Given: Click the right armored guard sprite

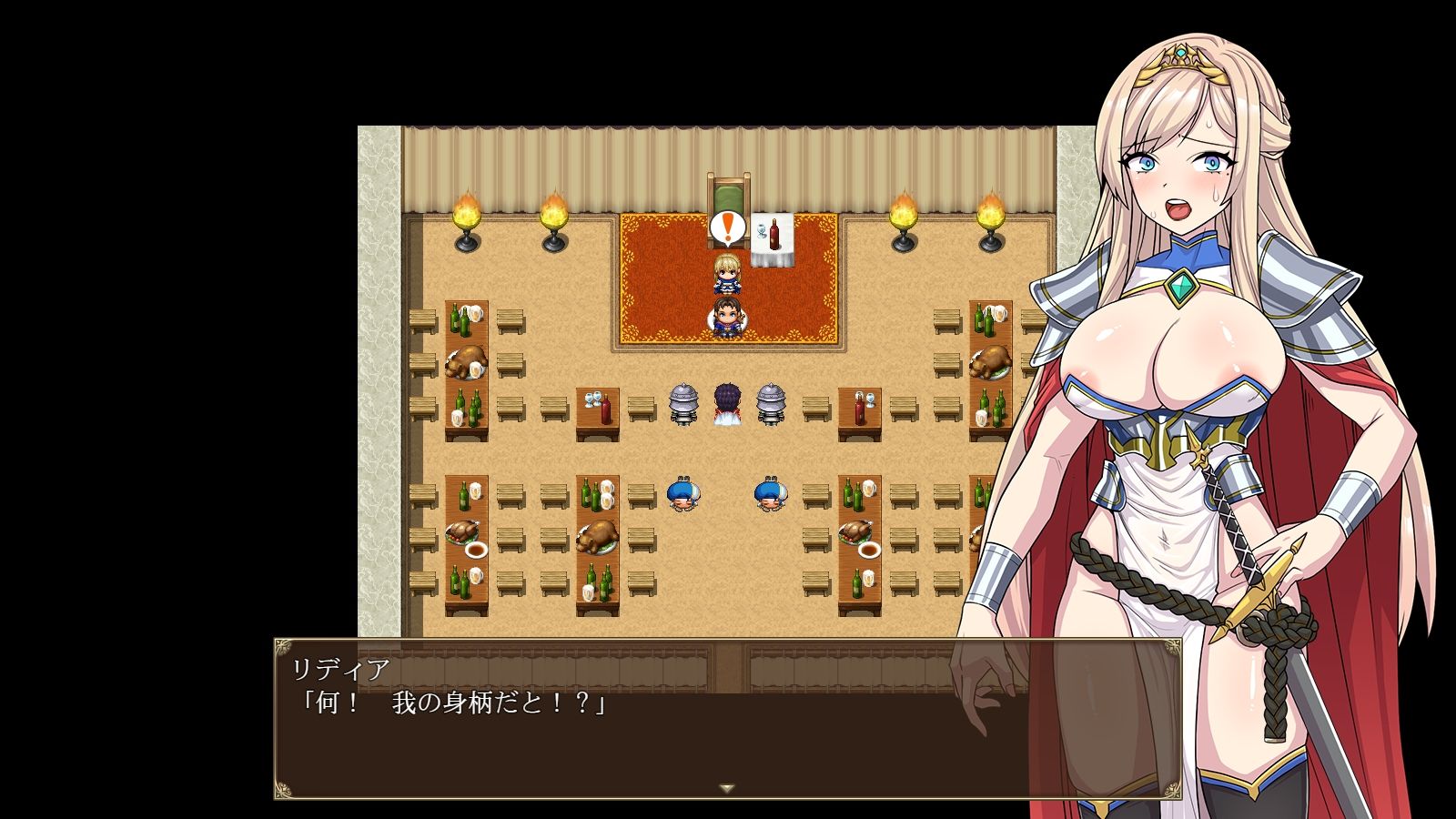Looking at the screenshot, I should click(x=772, y=405).
